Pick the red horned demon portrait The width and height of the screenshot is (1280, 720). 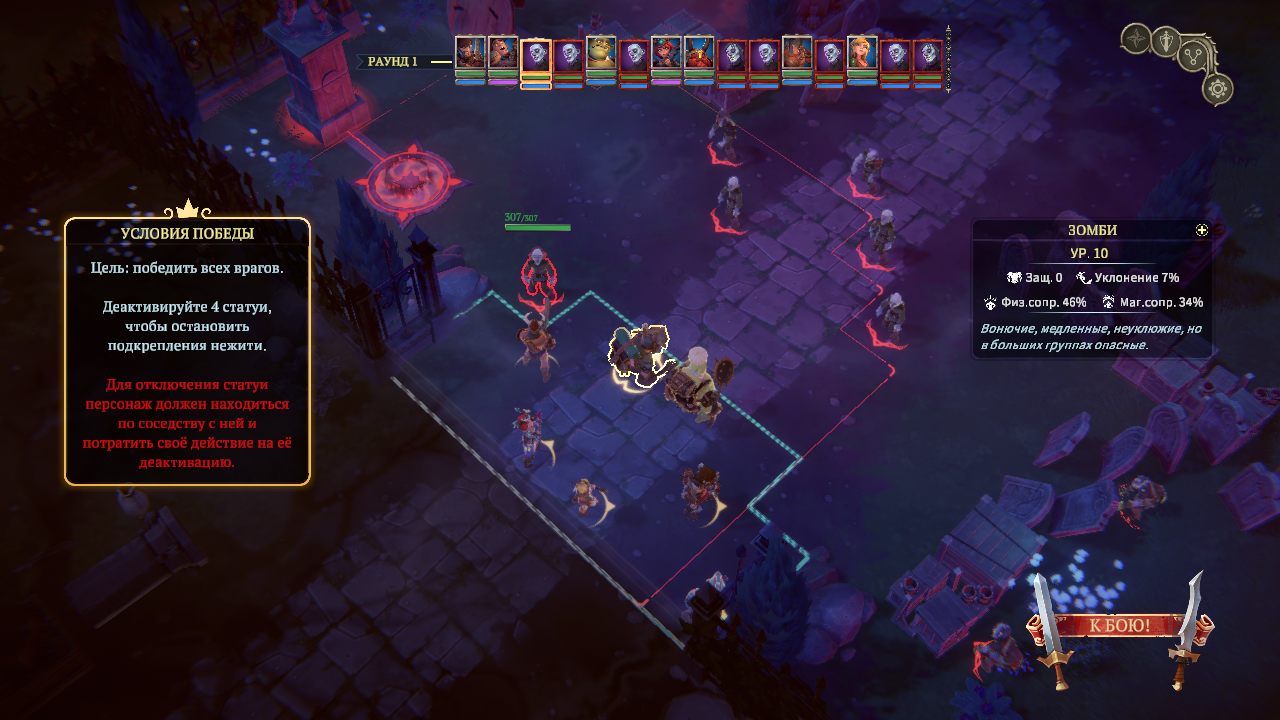[x=699, y=54]
